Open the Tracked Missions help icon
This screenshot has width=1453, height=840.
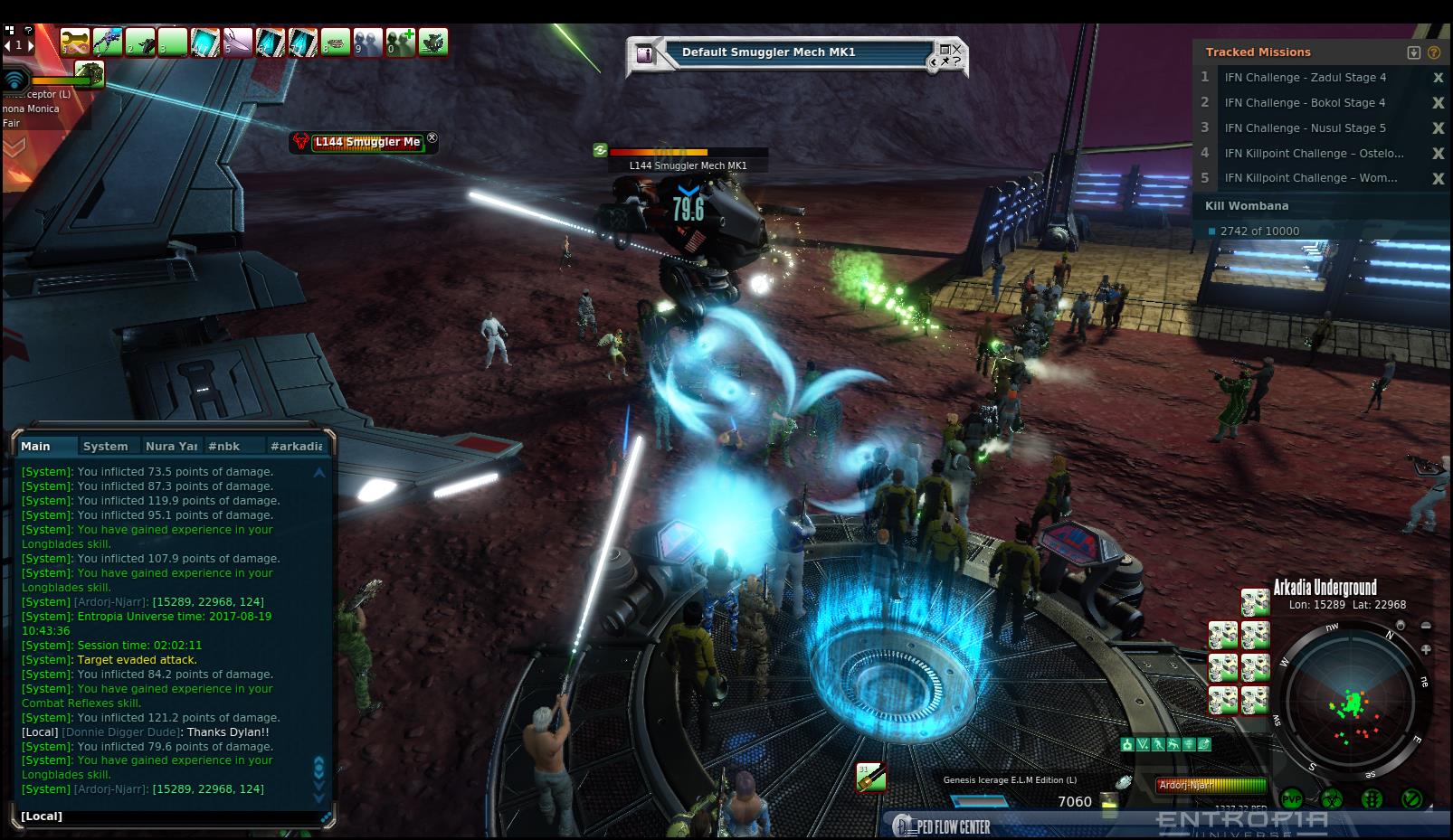tap(1434, 52)
